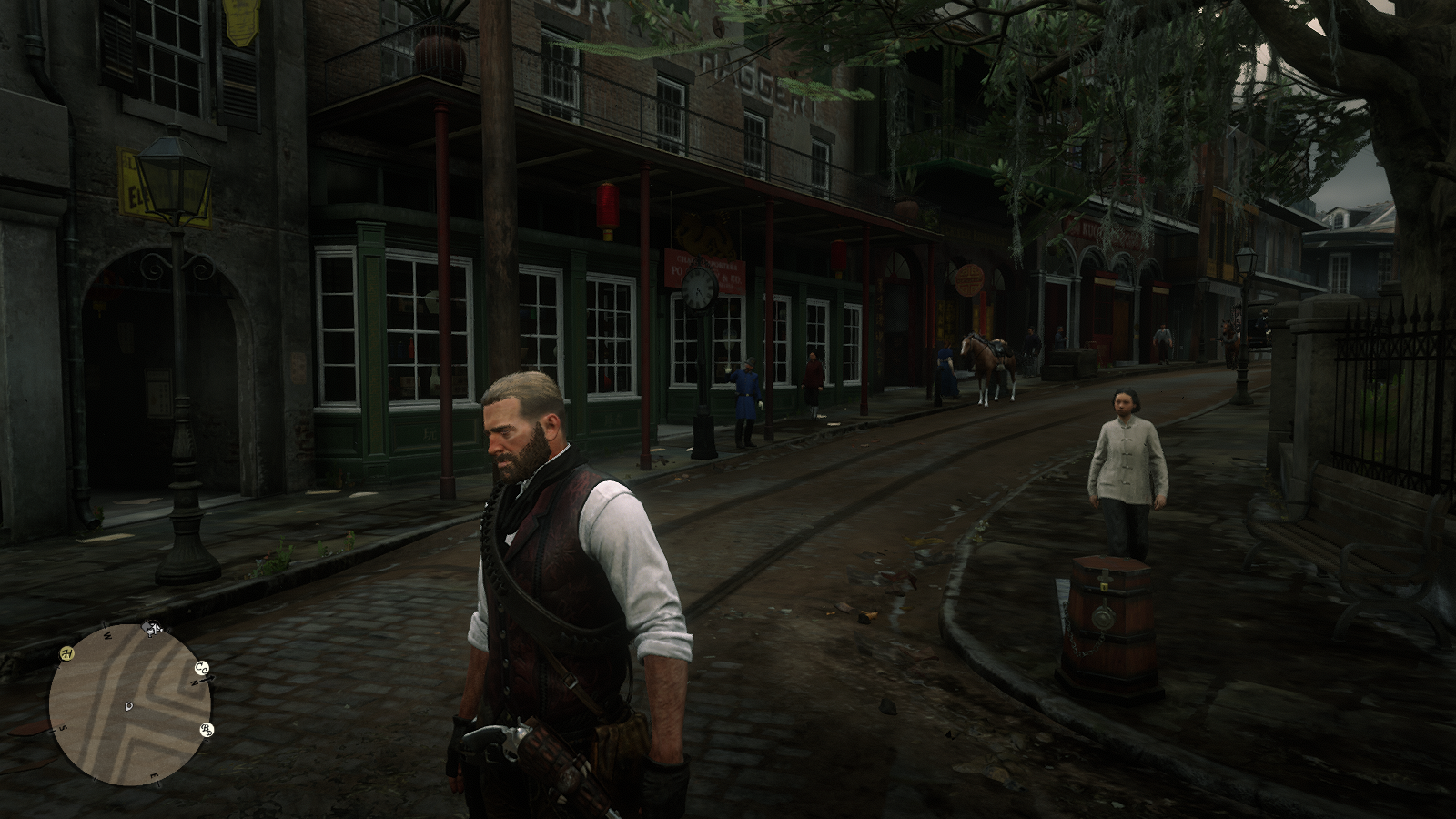Select the yellow H marker on minimap
This screenshot has height=819, width=1456.
(x=67, y=653)
